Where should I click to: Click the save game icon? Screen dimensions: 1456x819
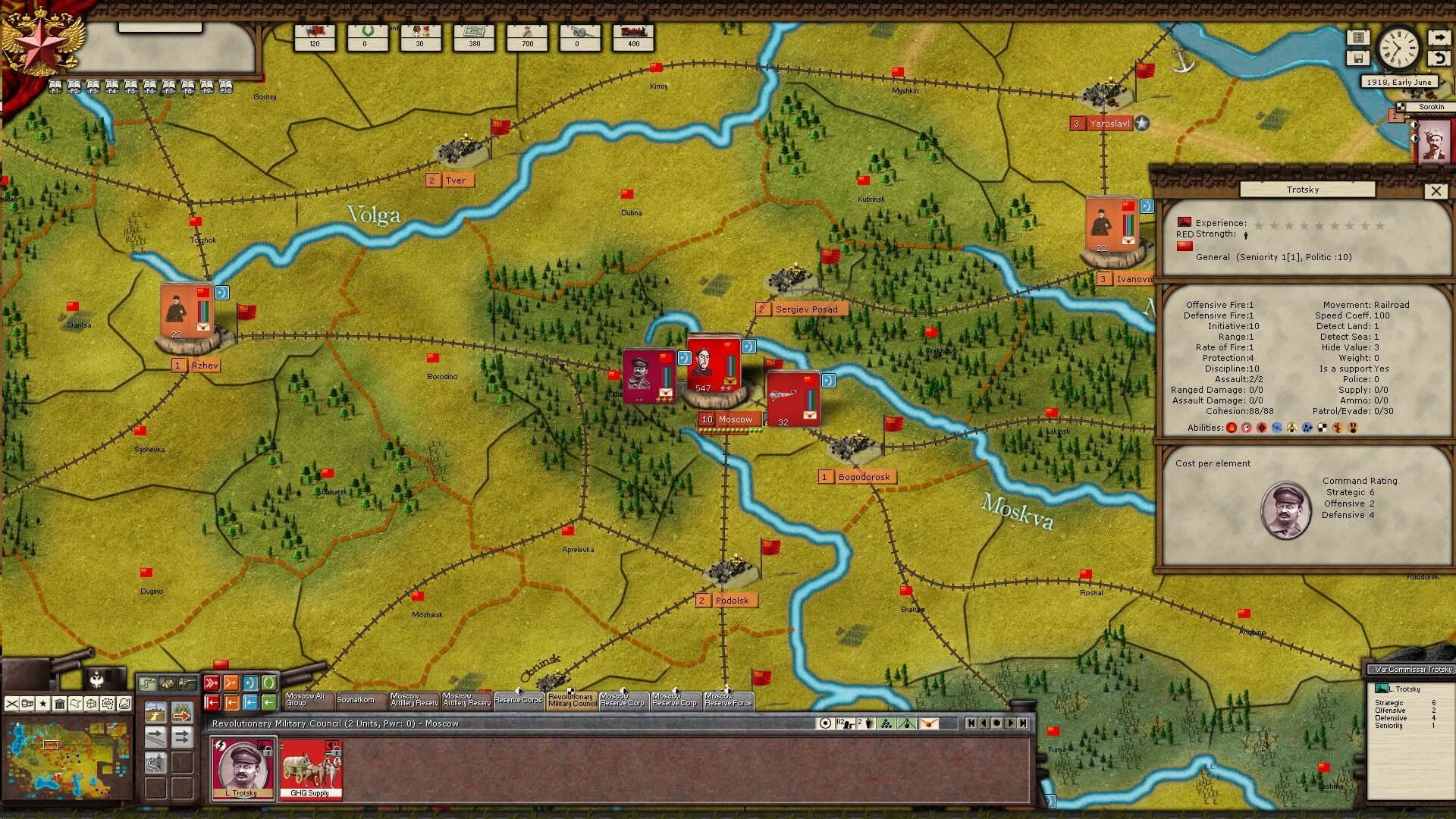[x=1359, y=58]
